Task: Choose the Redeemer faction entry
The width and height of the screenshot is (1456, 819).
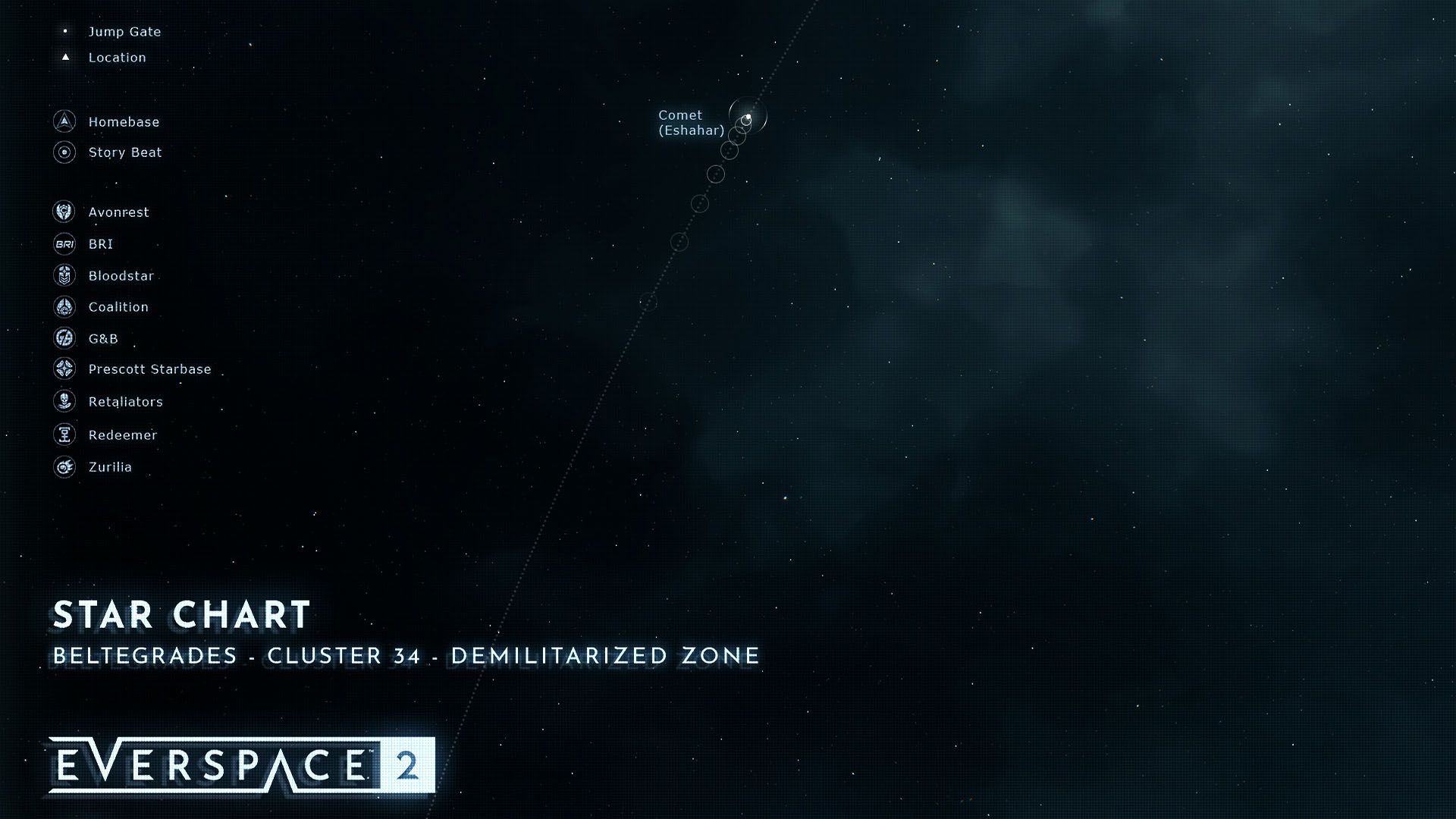Action: 122,435
